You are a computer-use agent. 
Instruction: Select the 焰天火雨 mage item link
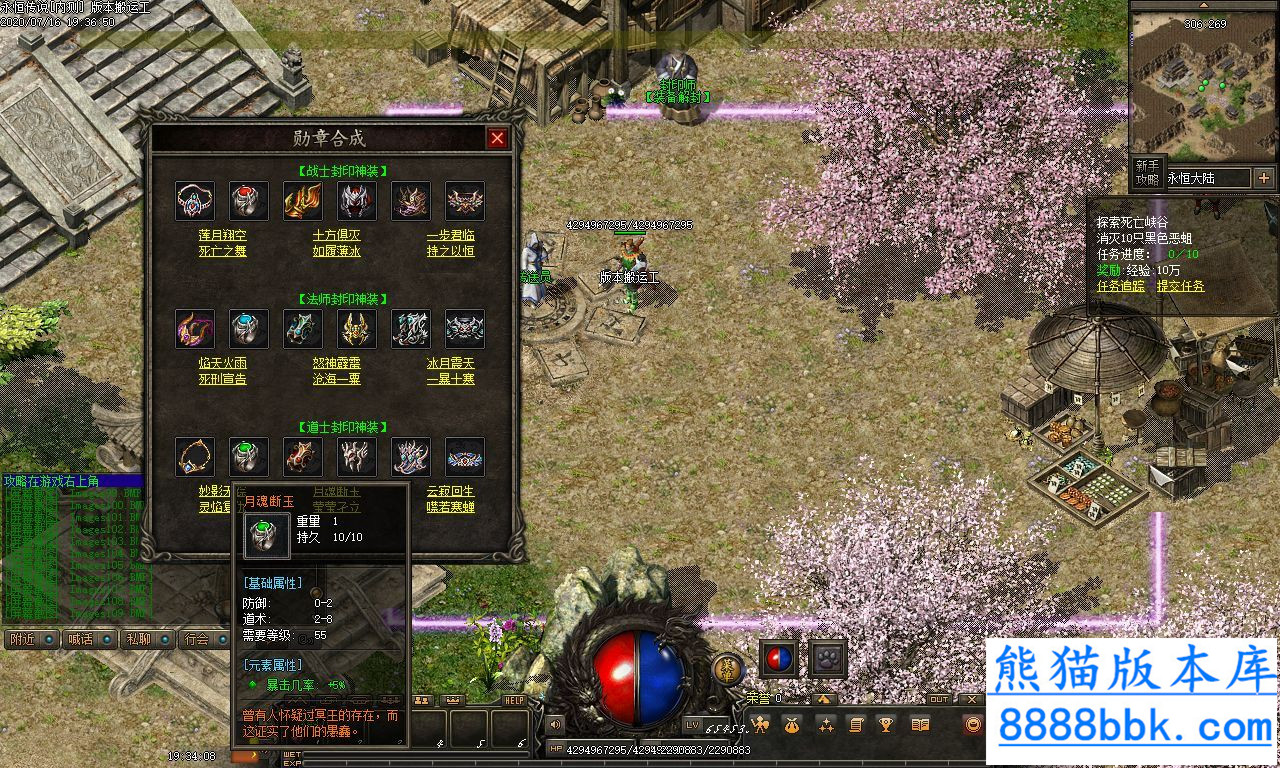tap(222, 363)
